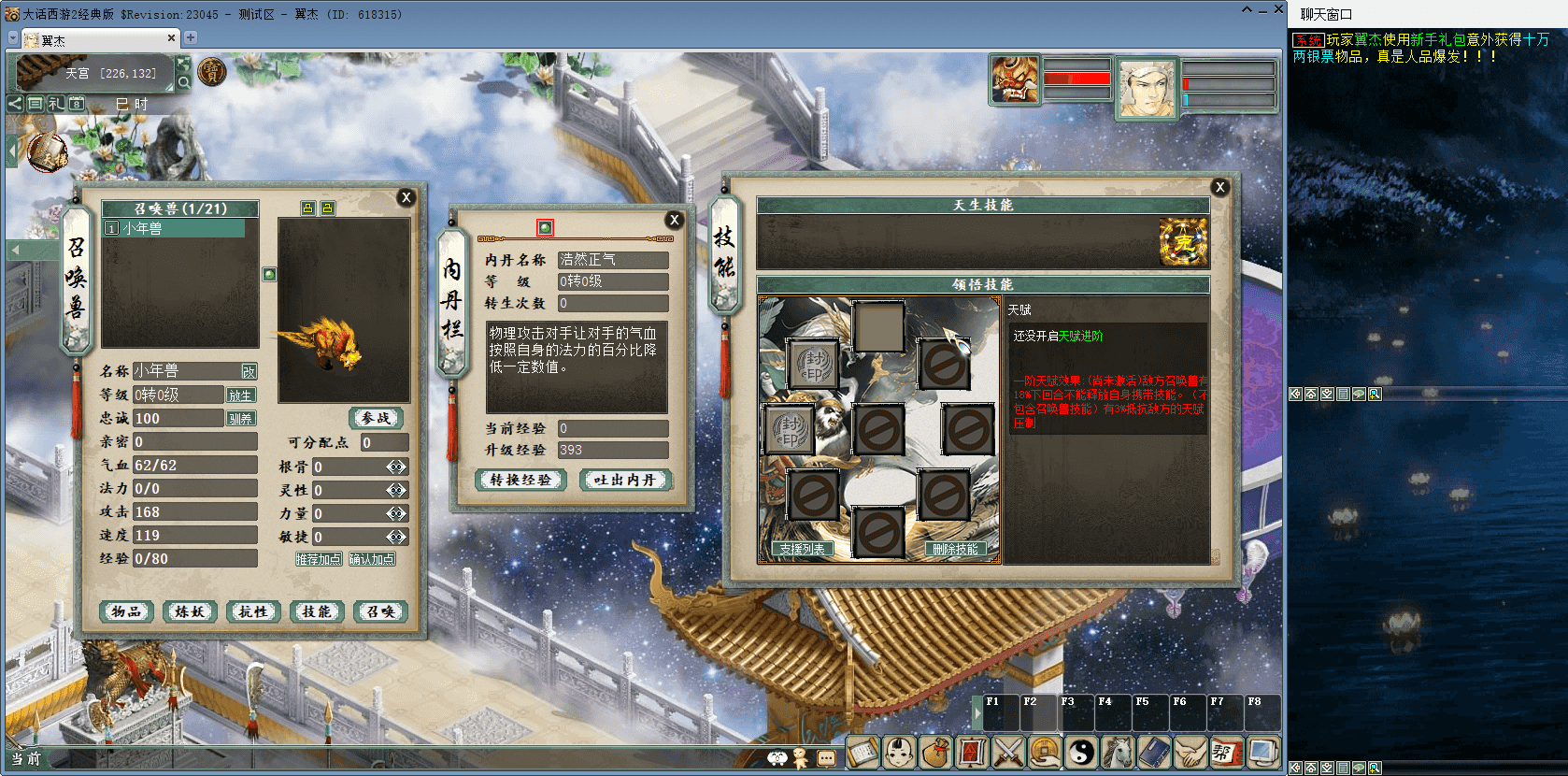Open the 技能 skills button

tap(317, 611)
